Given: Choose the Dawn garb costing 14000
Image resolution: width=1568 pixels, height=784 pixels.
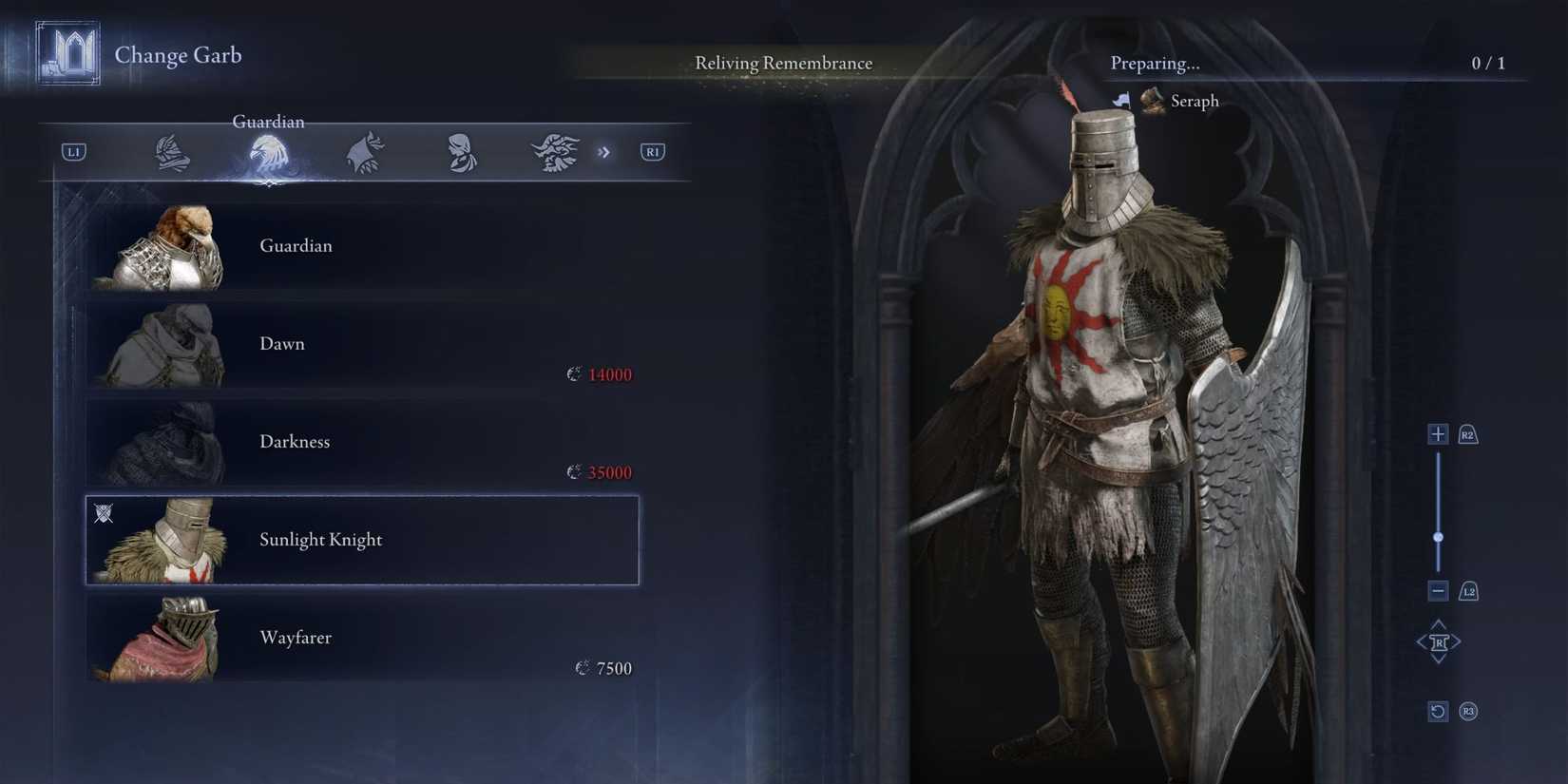Looking at the screenshot, I should pos(361,344).
